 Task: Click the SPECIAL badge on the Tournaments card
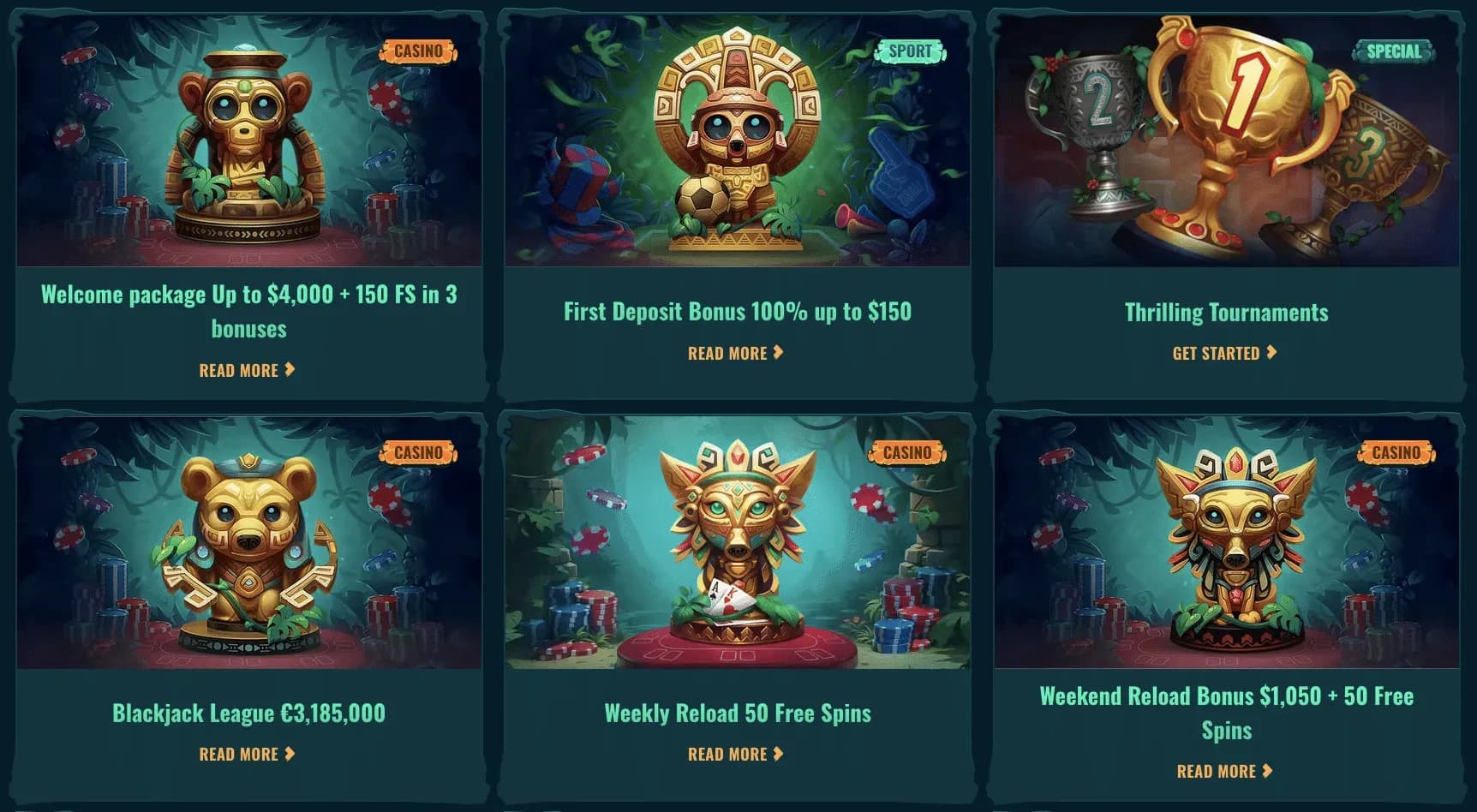tap(1392, 51)
